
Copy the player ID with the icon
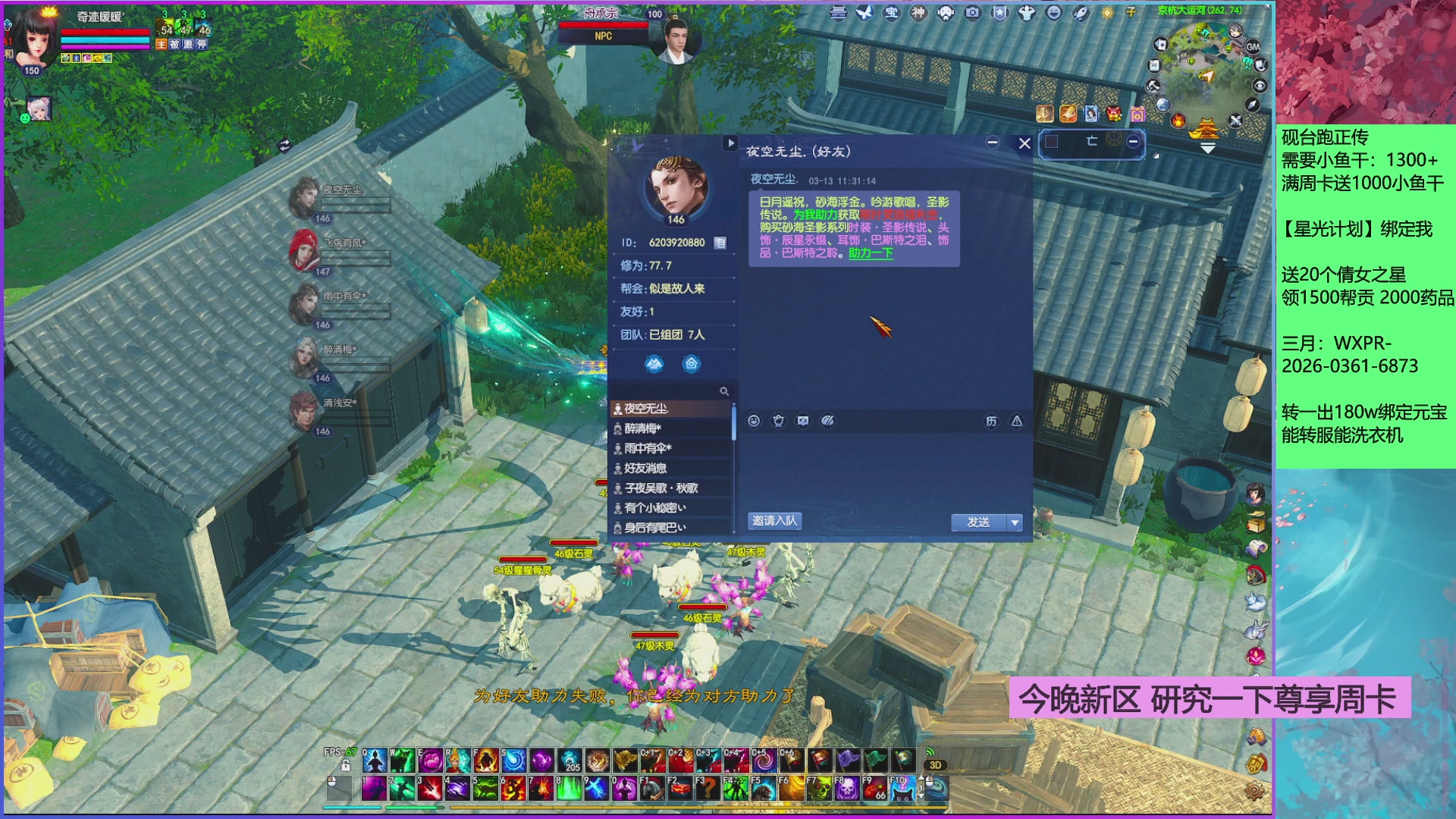(720, 243)
